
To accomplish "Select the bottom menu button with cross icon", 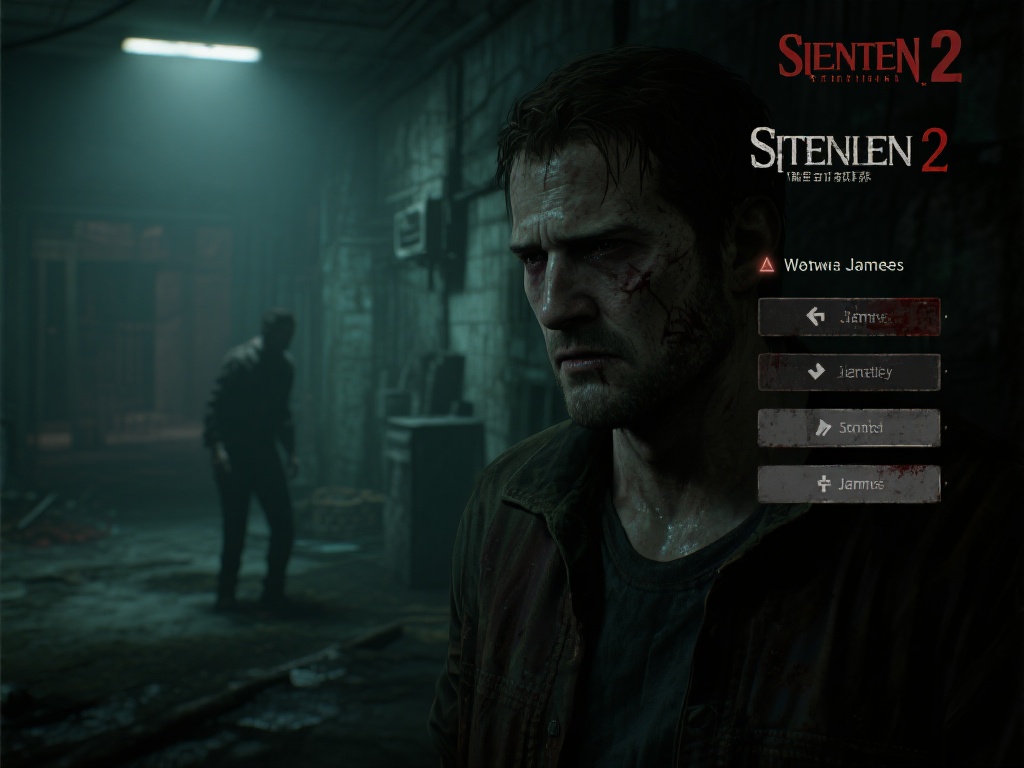I will coord(849,484).
